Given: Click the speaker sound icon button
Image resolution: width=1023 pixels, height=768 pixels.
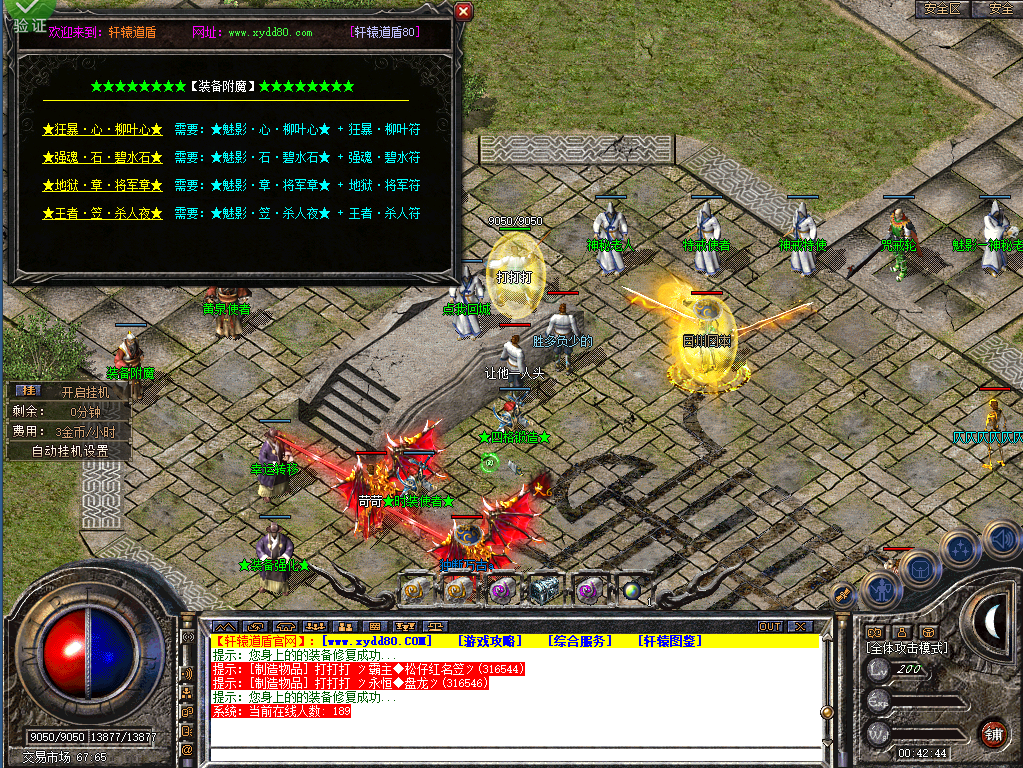Looking at the screenshot, I should pyautogui.click(x=1000, y=541).
